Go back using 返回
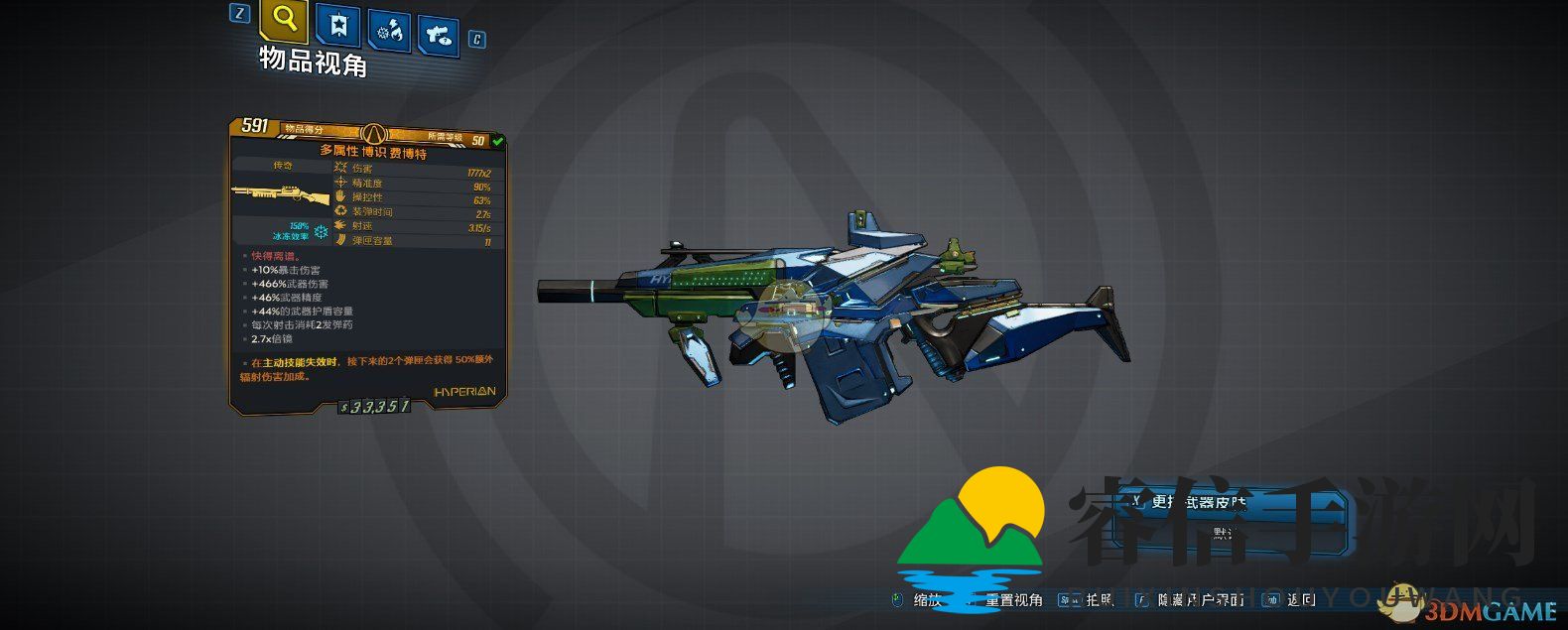The height and width of the screenshot is (630, 1568). [x=1300, y=599]
